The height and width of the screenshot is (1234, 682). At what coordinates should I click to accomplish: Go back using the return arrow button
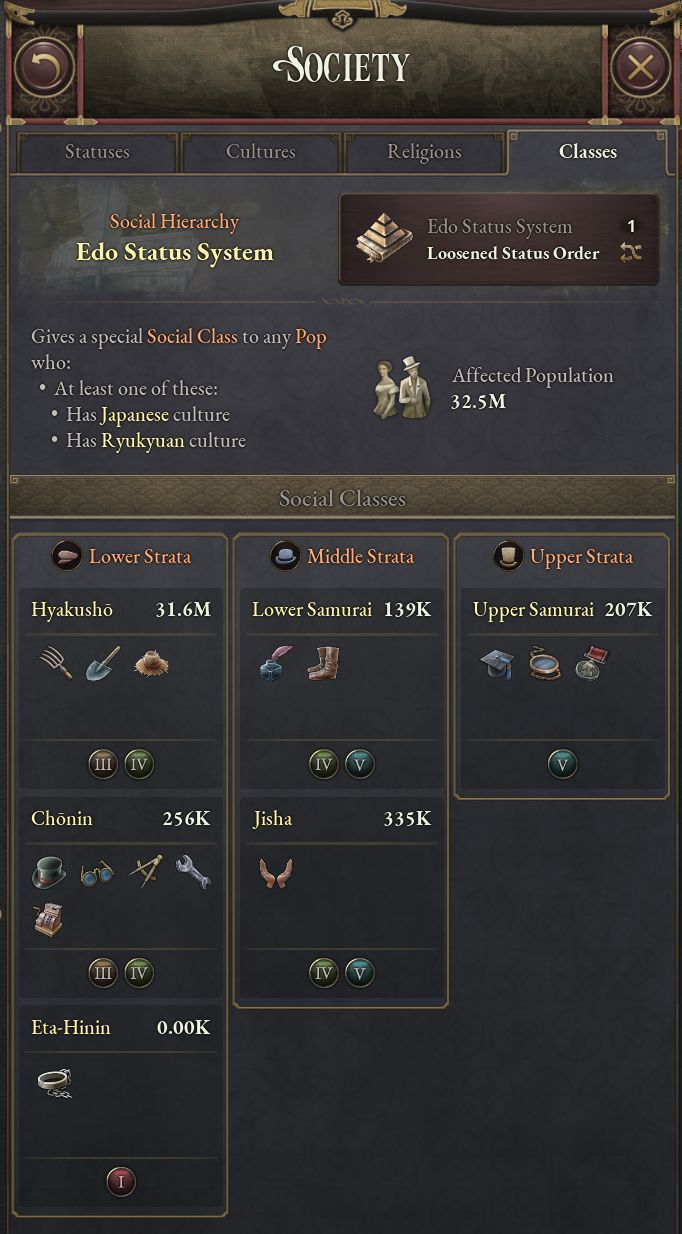[x=44, y=68]
